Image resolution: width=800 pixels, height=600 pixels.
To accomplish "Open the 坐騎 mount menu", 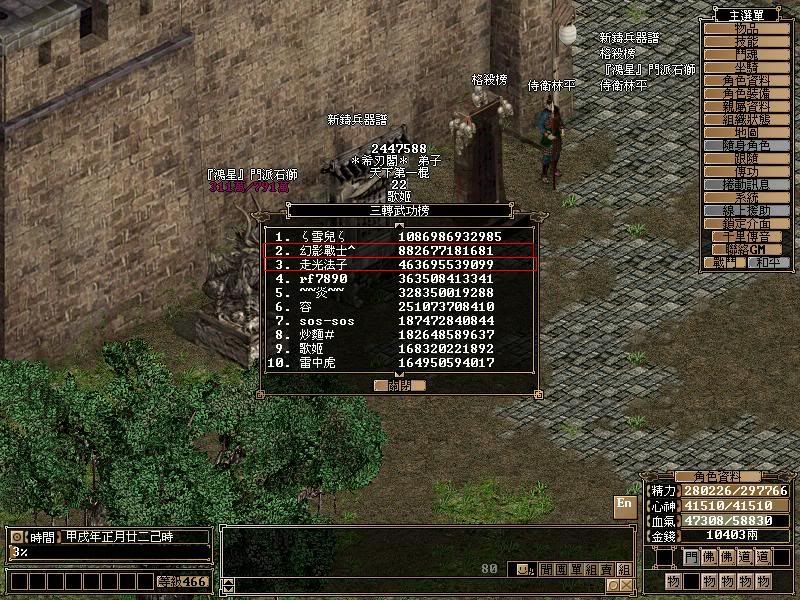I will pos(747,67).
